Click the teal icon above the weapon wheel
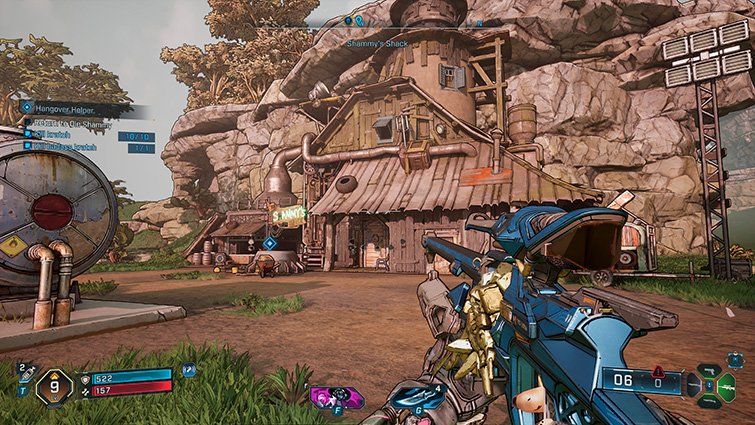 (x=735, y=358)
